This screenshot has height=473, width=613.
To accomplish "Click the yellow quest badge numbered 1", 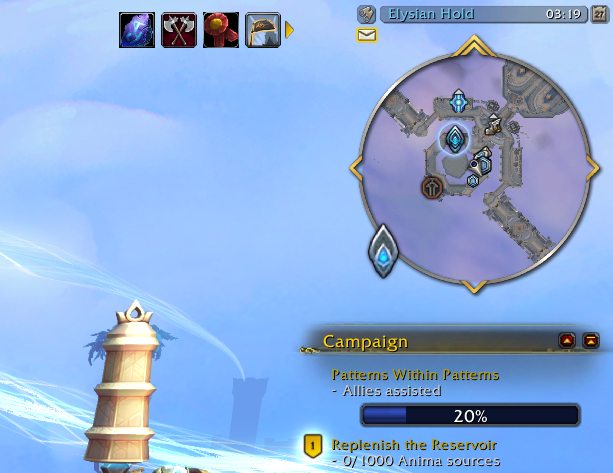I will [x=312, y=446].
